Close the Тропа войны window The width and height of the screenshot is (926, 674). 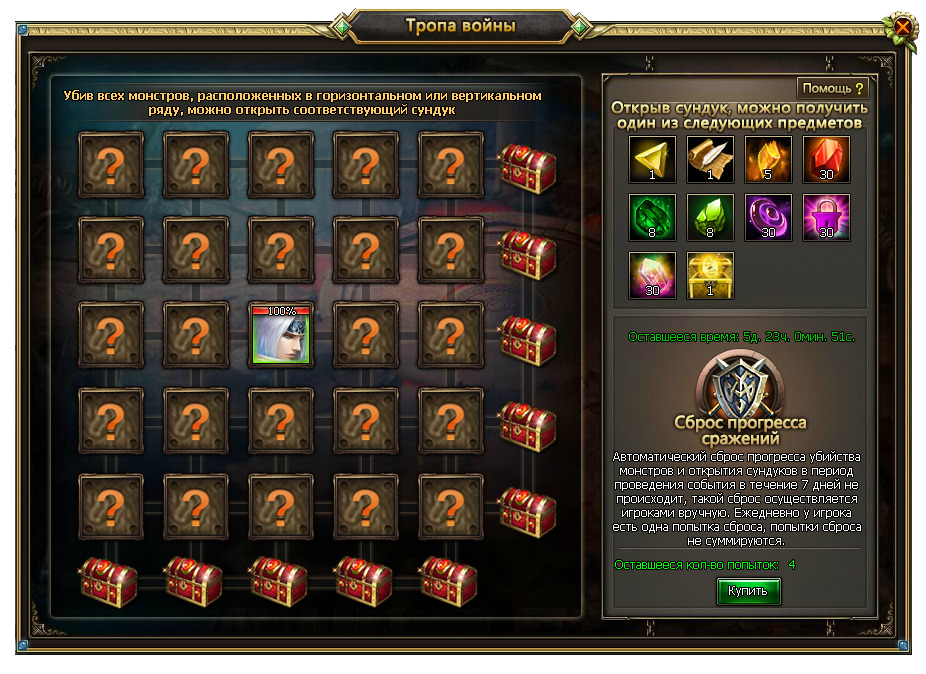click(902, 27)
